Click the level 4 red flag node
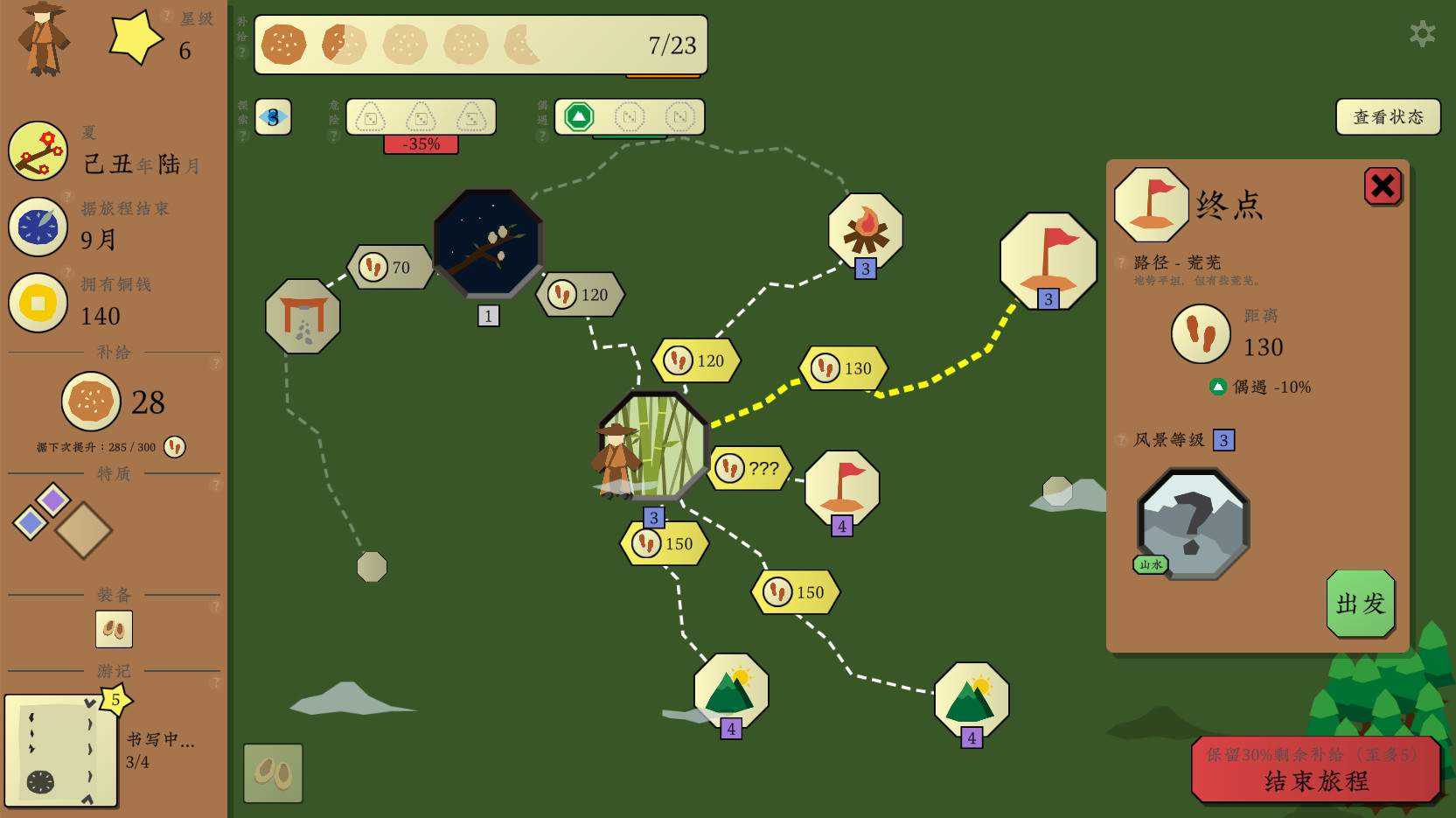Image resolution: width=1456 pixels, height=818 pixels. tap(841, 486)
